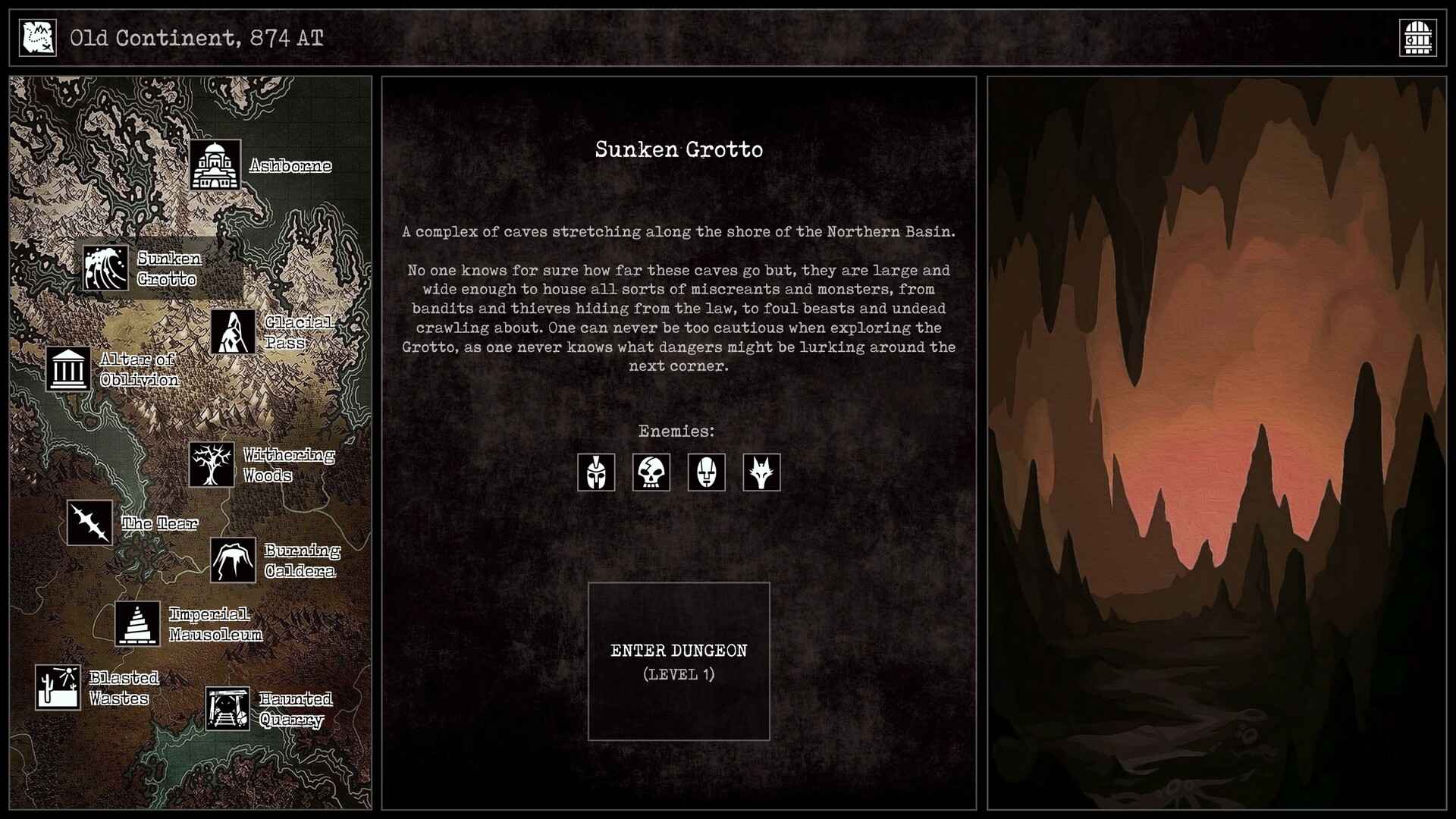Inspect the helmeted soldier enemy icon
The width and height of the screenshot is (1456, 819).
click(x=595, y=472)
